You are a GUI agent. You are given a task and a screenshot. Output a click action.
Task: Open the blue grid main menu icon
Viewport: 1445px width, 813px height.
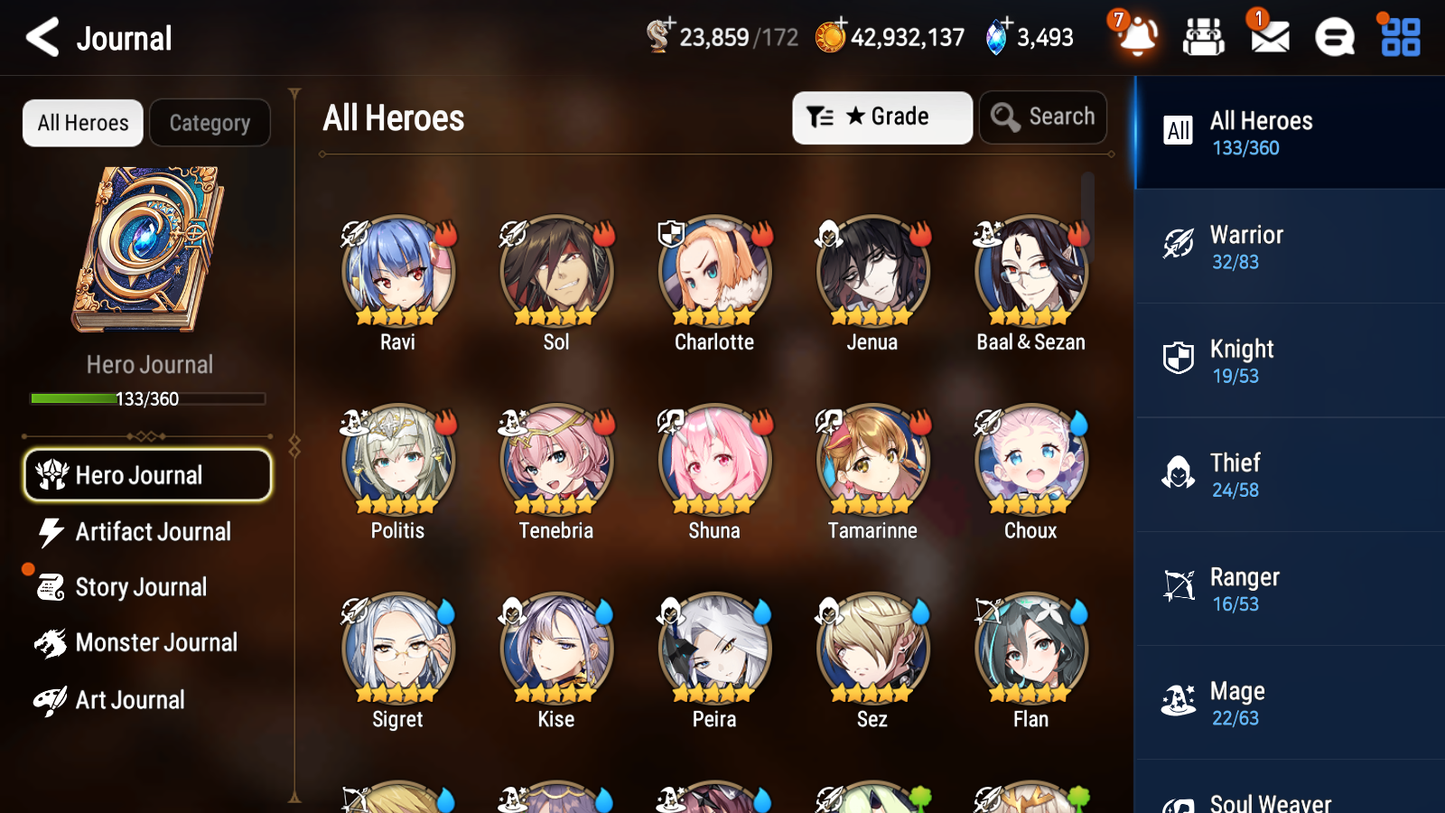(x=1398, y=36)
